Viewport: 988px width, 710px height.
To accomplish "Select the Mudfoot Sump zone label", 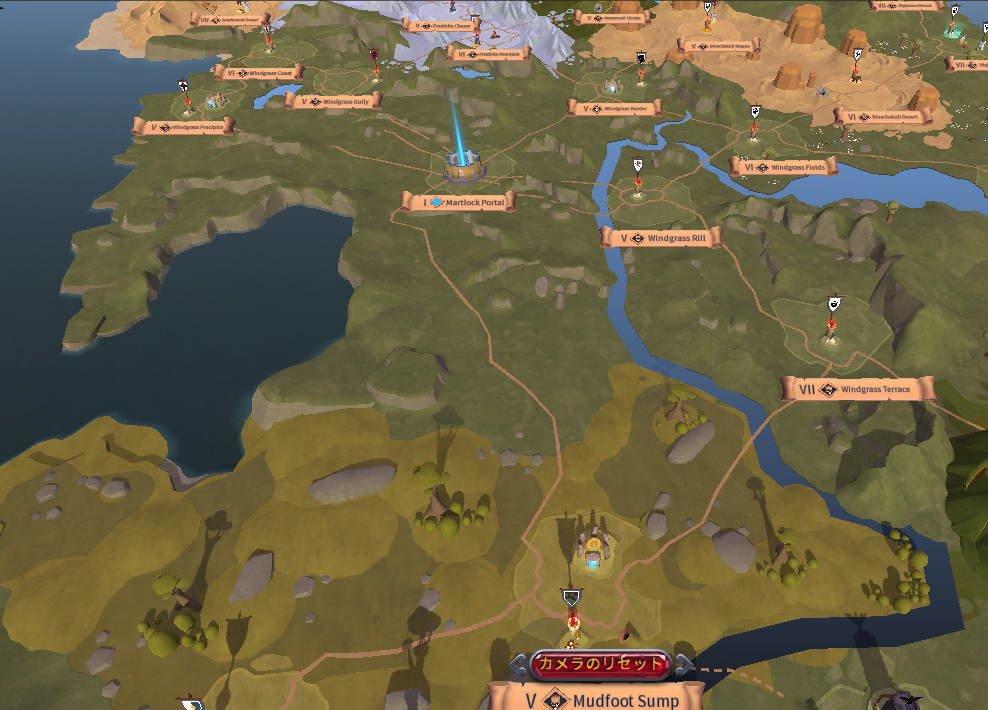I will (x=597, y=697).
